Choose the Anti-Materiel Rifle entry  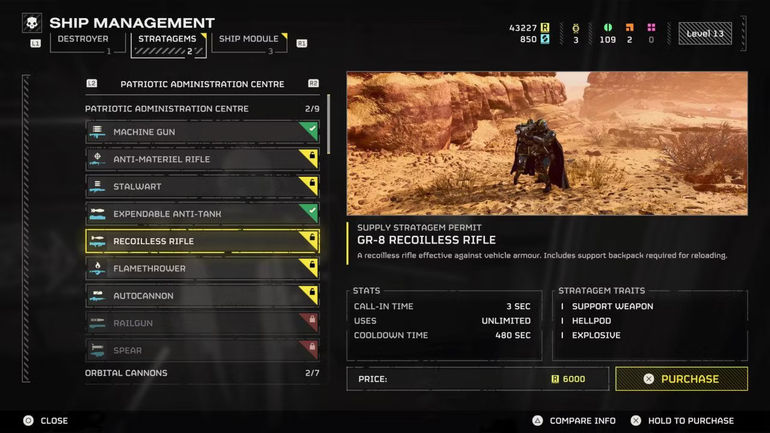(202, 159)
